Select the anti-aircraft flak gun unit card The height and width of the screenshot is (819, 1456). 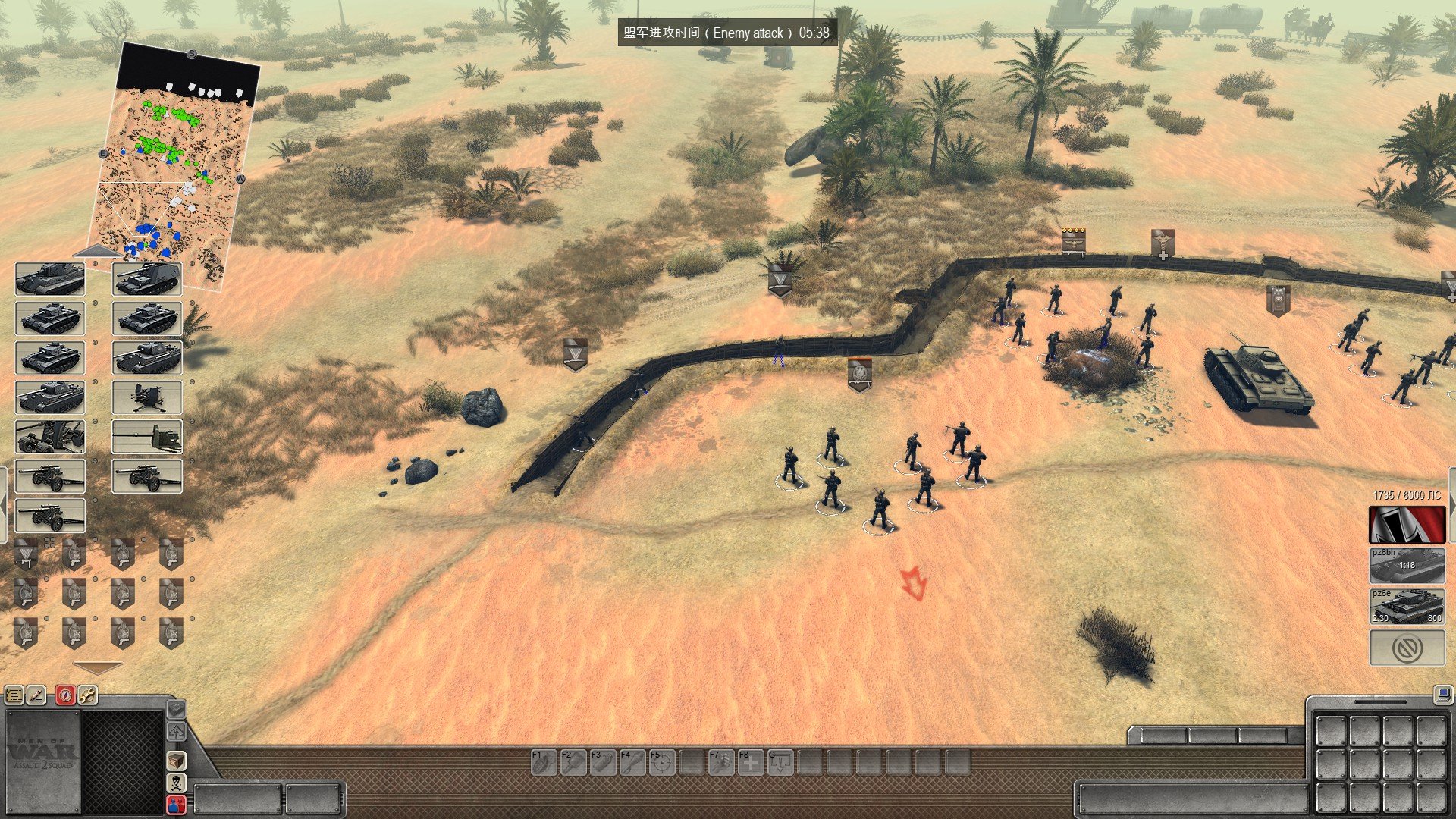(147, 397)
